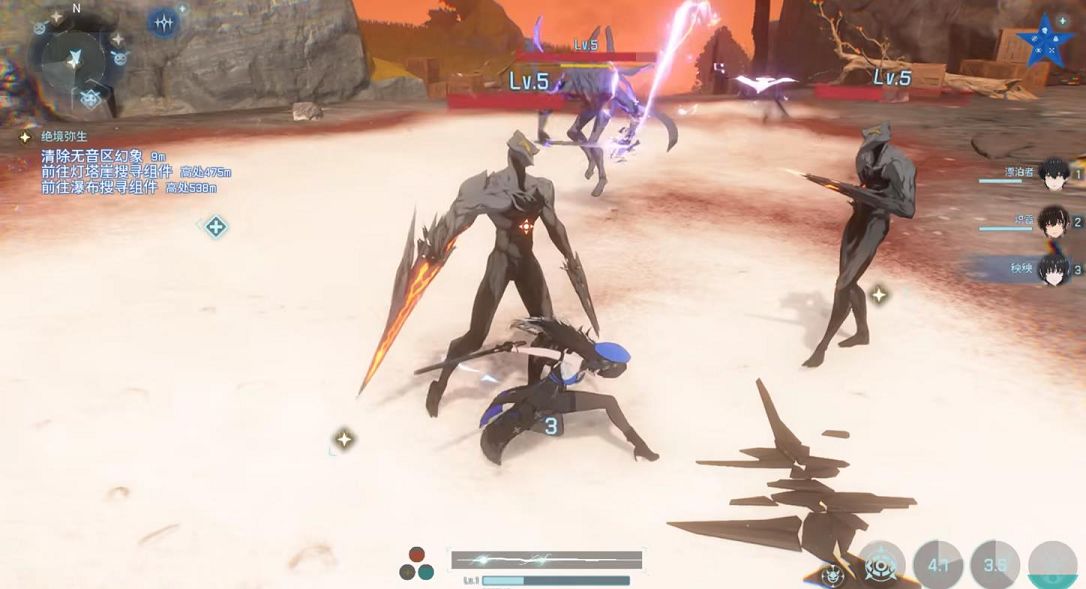Select the 绝境弥生 quest tracker title
The image size is (1086, 589).
pyautogui.click(x=66, y=135)
